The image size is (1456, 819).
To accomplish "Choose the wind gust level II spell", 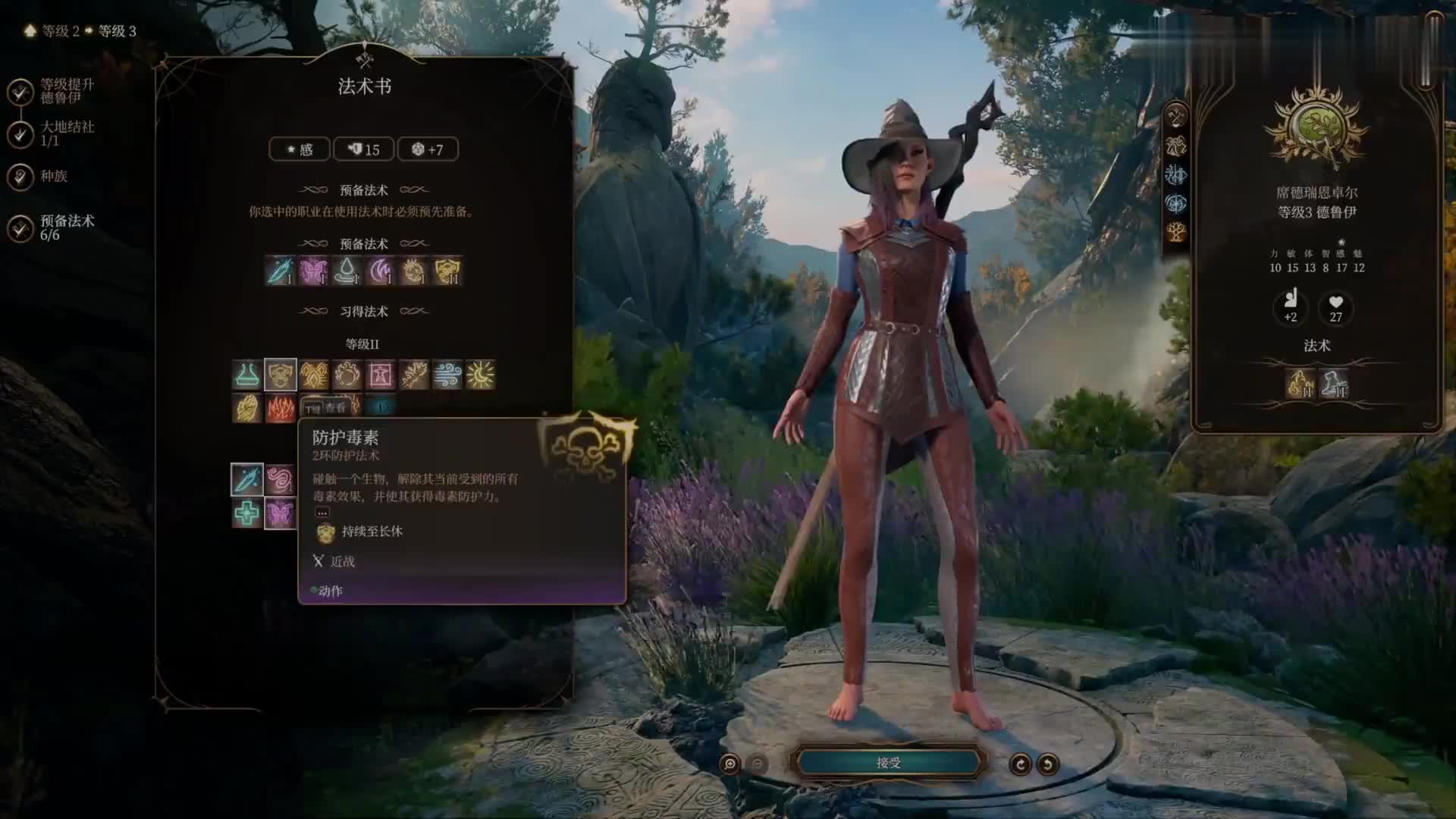I will 447,375.
